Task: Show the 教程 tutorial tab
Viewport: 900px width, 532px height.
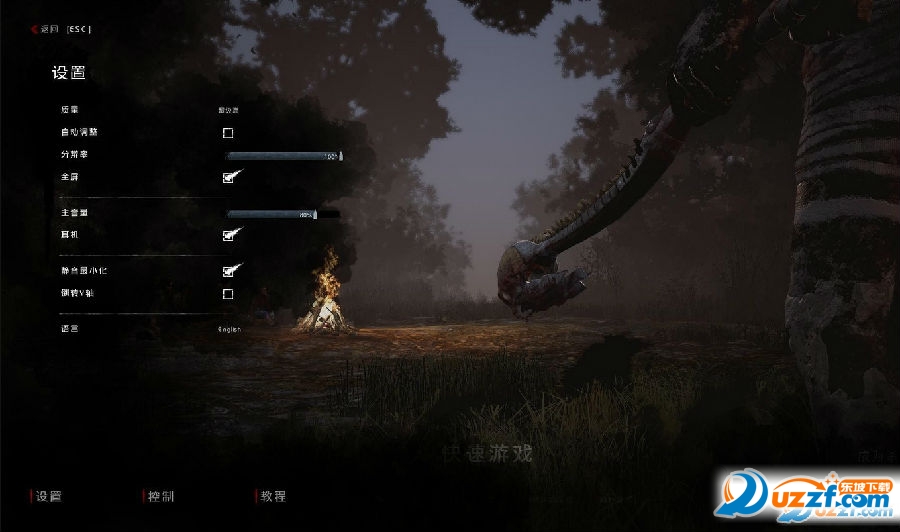Action: pos(273,496)
